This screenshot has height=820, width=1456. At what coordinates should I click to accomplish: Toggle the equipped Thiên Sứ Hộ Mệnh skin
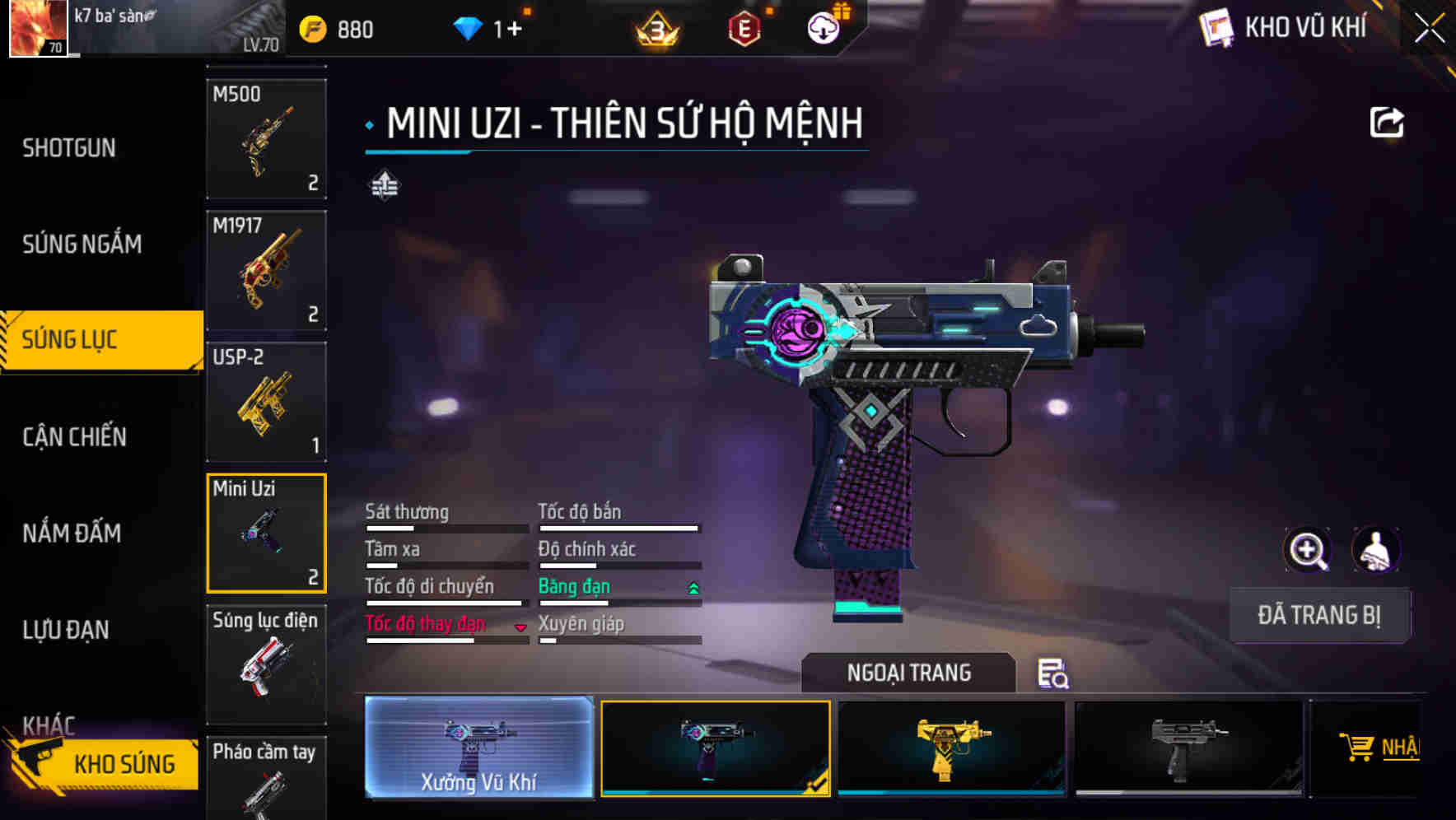pos(716,748)
